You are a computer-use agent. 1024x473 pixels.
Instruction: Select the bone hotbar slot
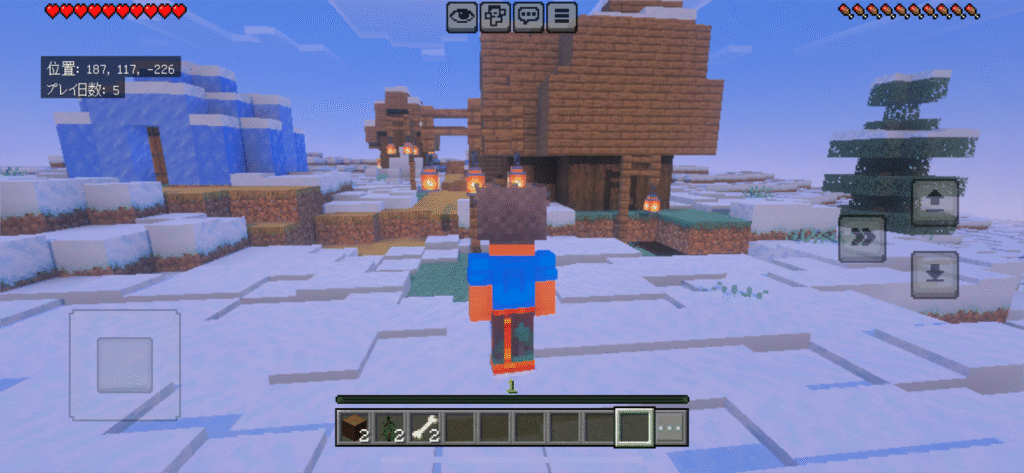point(424,427)
